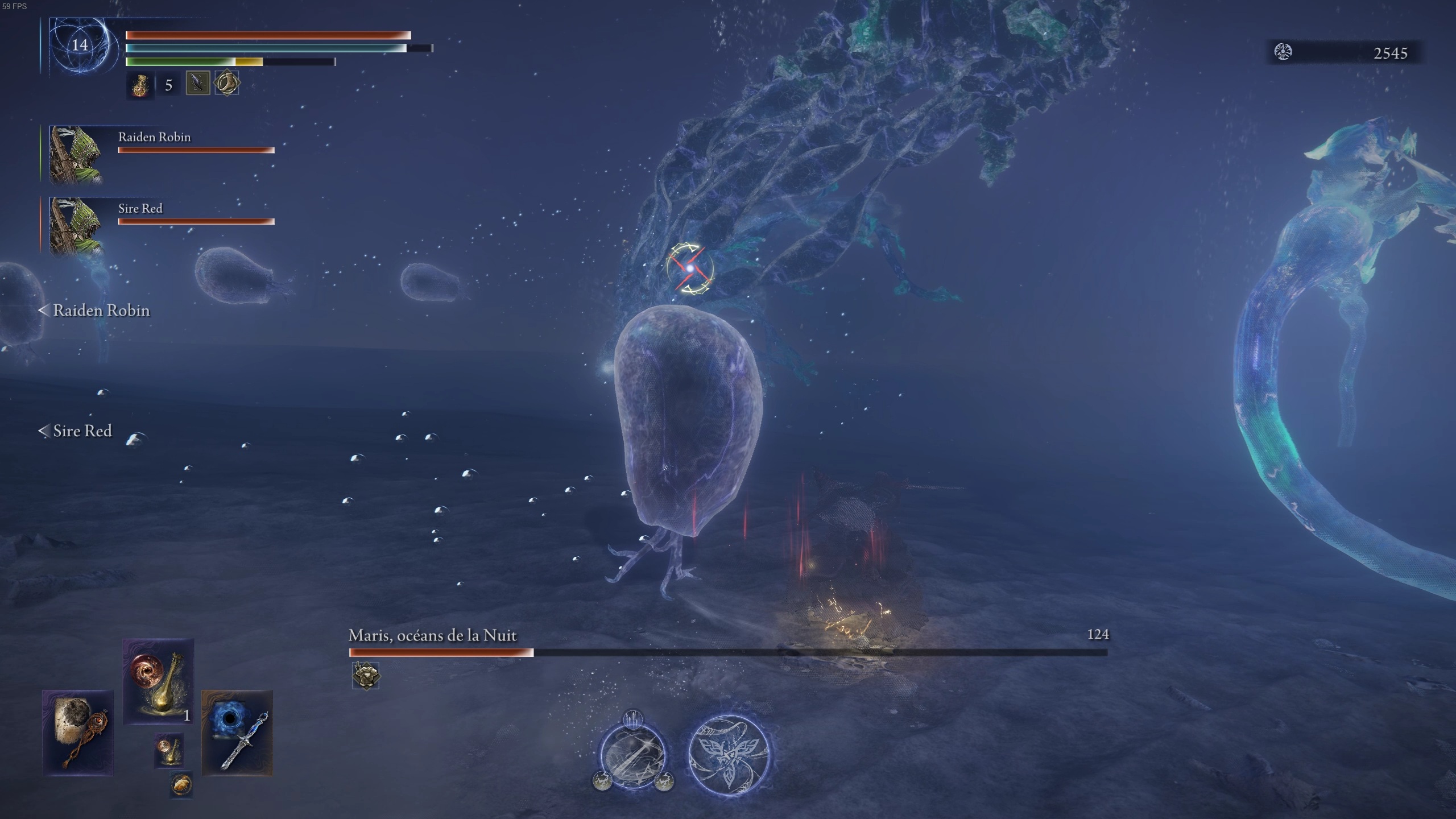Select the golden Crimson Flask icon
This screenshot has height=819, width=1456.
point(140,85)
